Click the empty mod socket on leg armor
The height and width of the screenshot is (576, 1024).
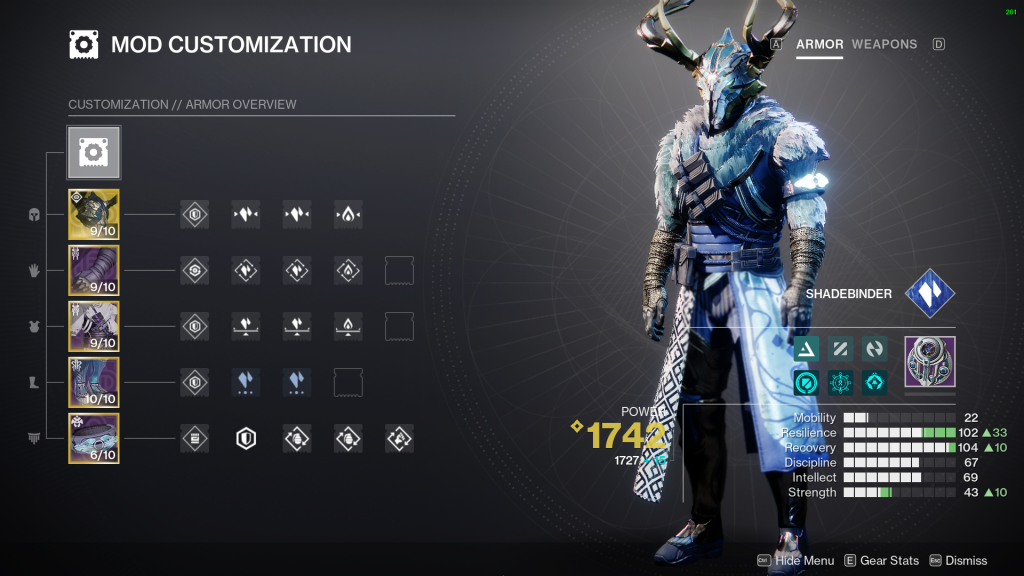point(348,382)
